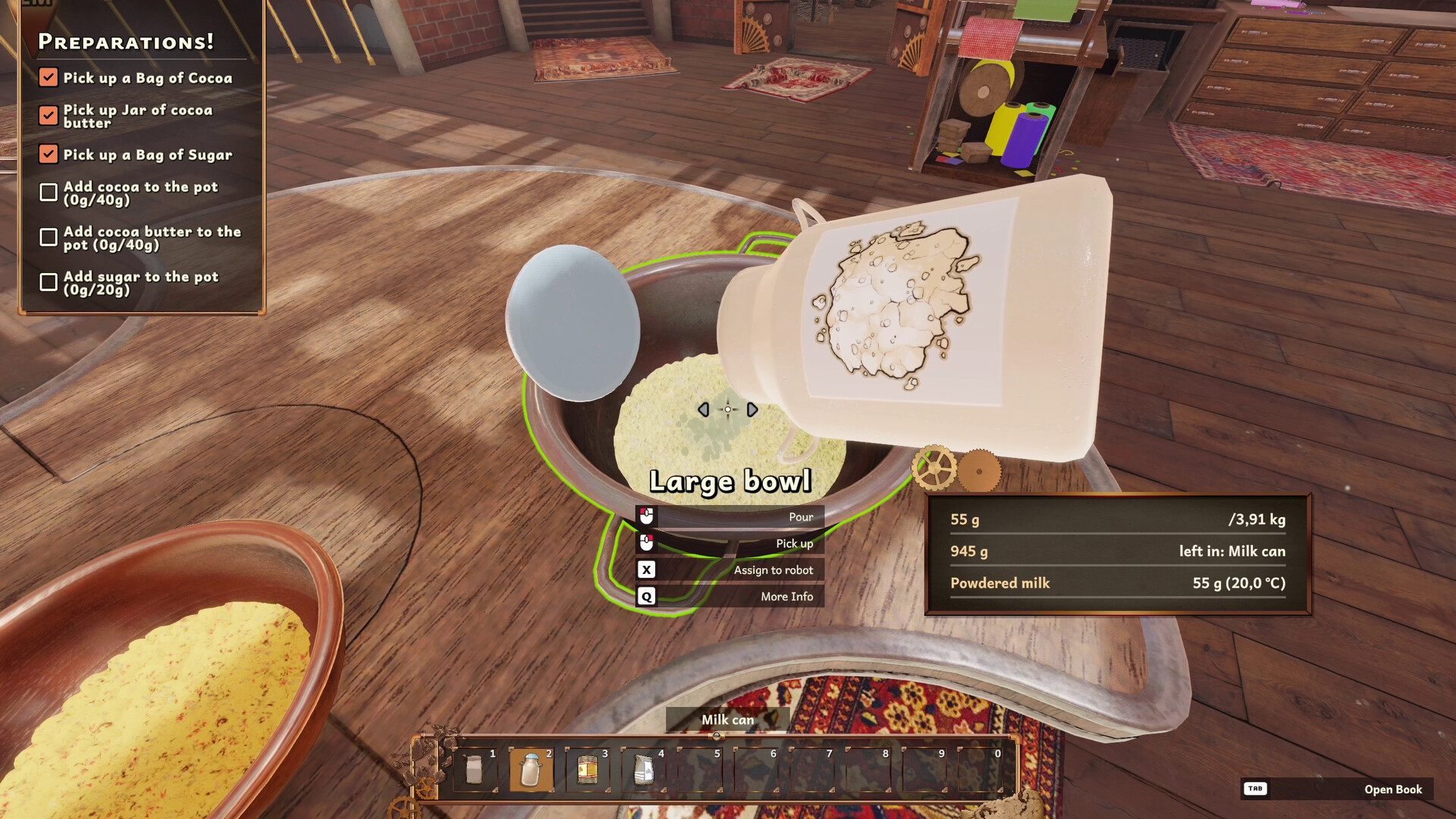1456x819 pixels.
Task: Click the right arrow beside the pour crosshair
Action: pyautogui.click(x=752, y=409)
